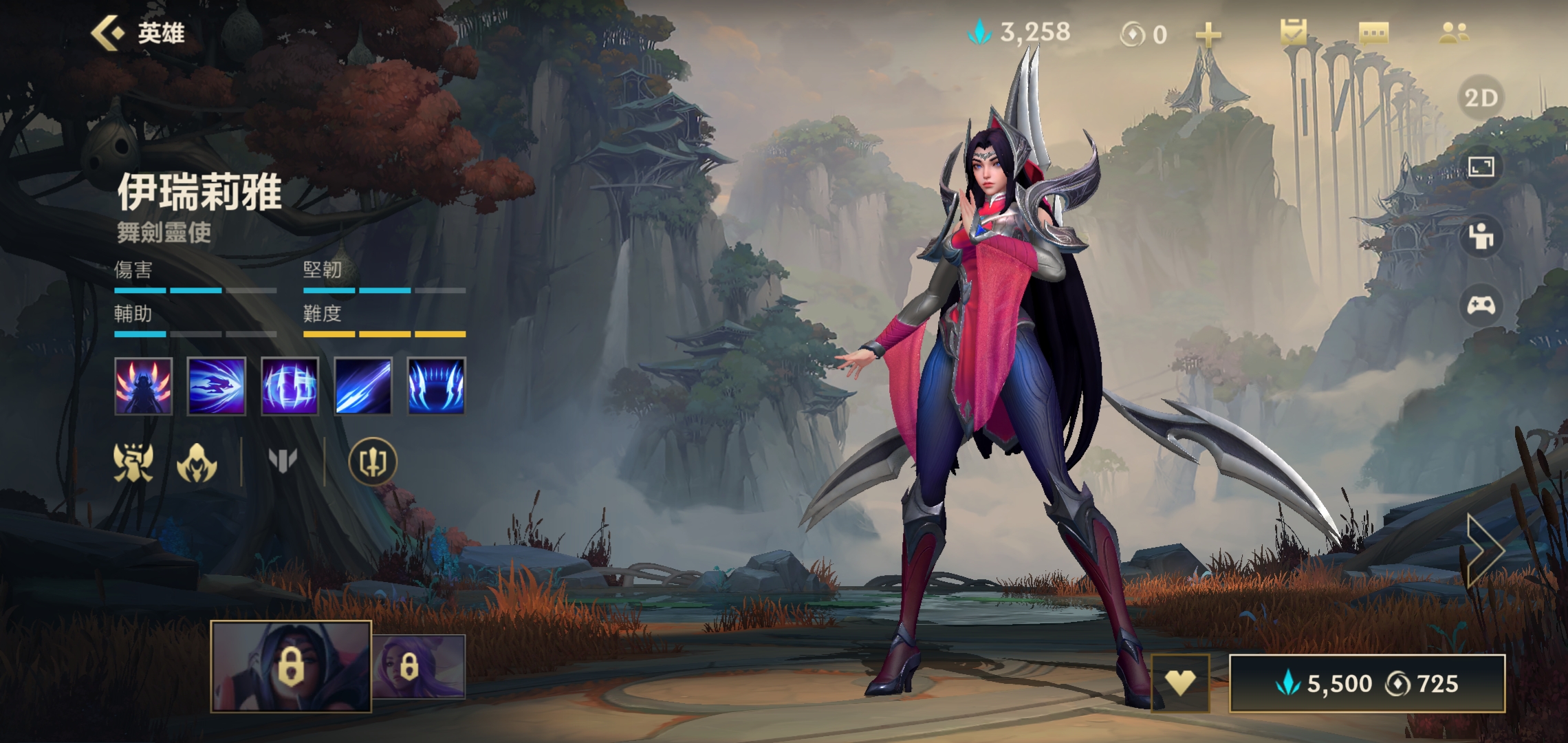This screenshot has height=743, width=1568.
Task: View the diagonal blade streak ability icon
Action: pos(363,386)
